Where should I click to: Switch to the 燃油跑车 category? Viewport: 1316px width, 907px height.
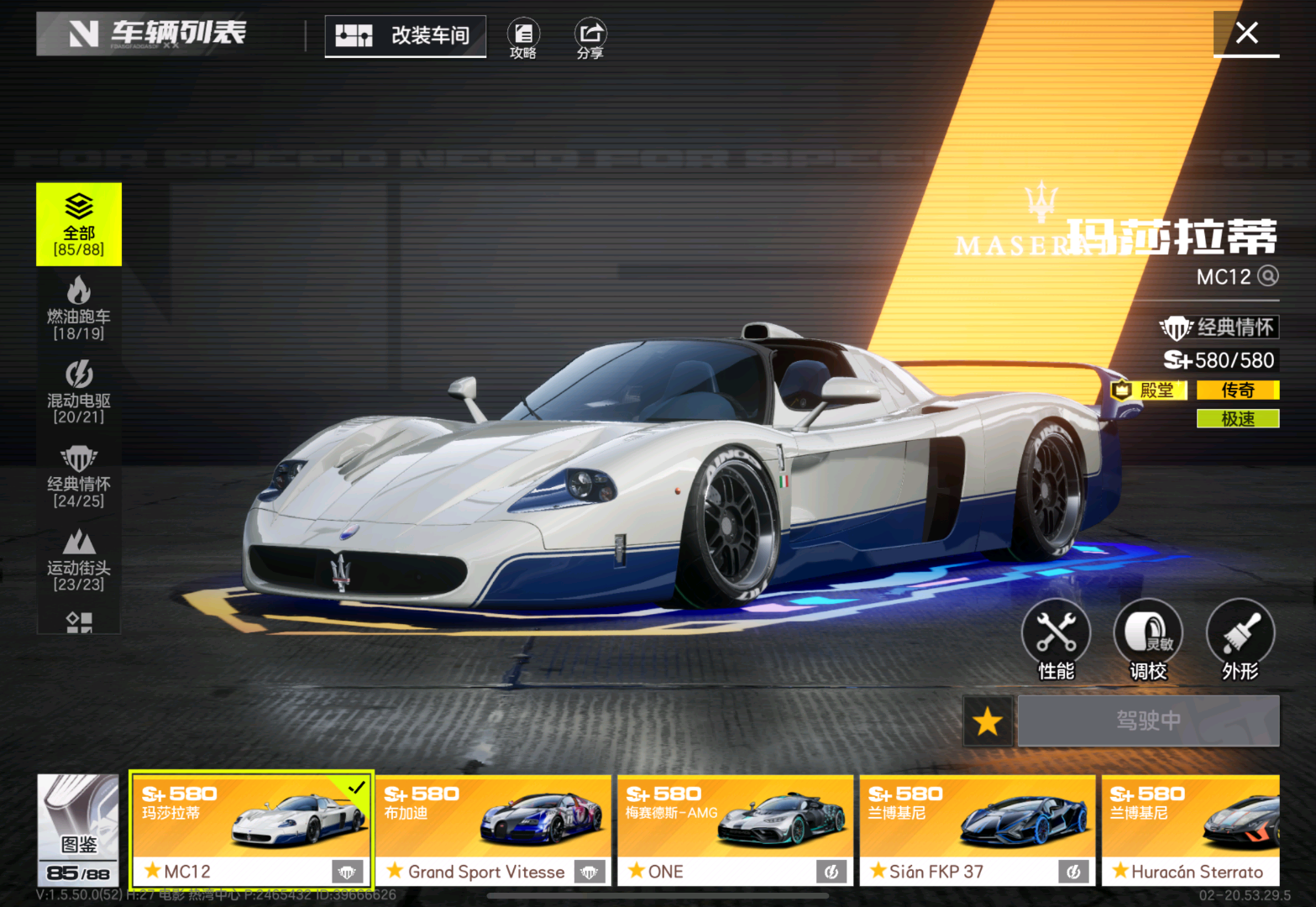tap(79, 308)
